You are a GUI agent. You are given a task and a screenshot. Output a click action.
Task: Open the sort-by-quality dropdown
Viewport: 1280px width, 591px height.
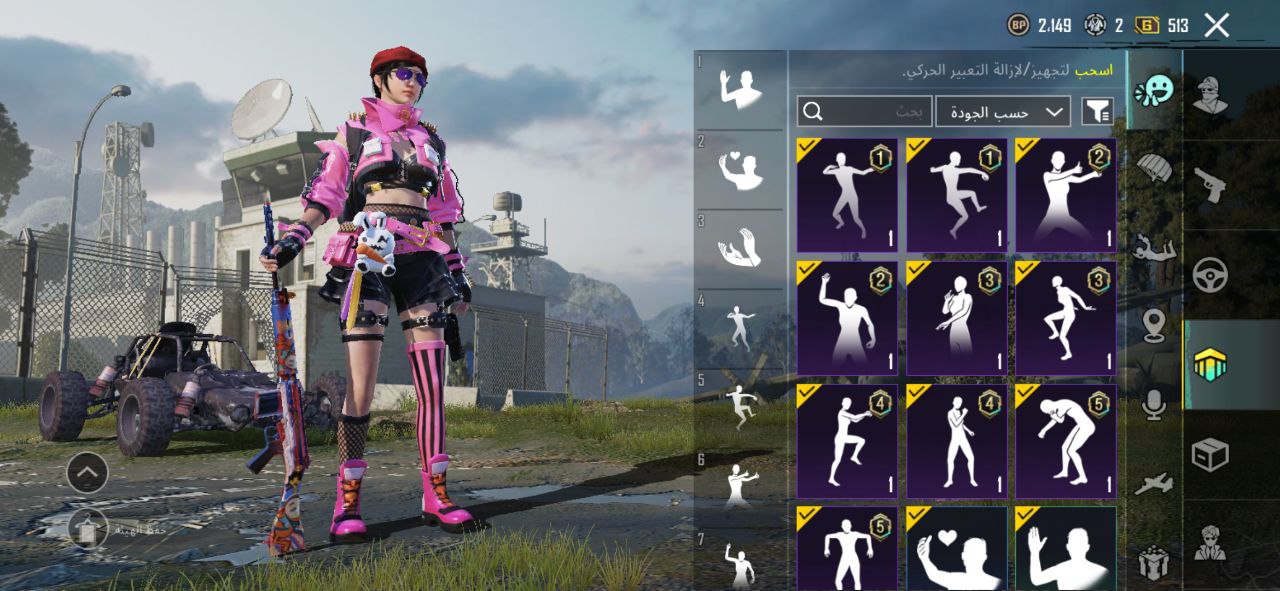1002,112
